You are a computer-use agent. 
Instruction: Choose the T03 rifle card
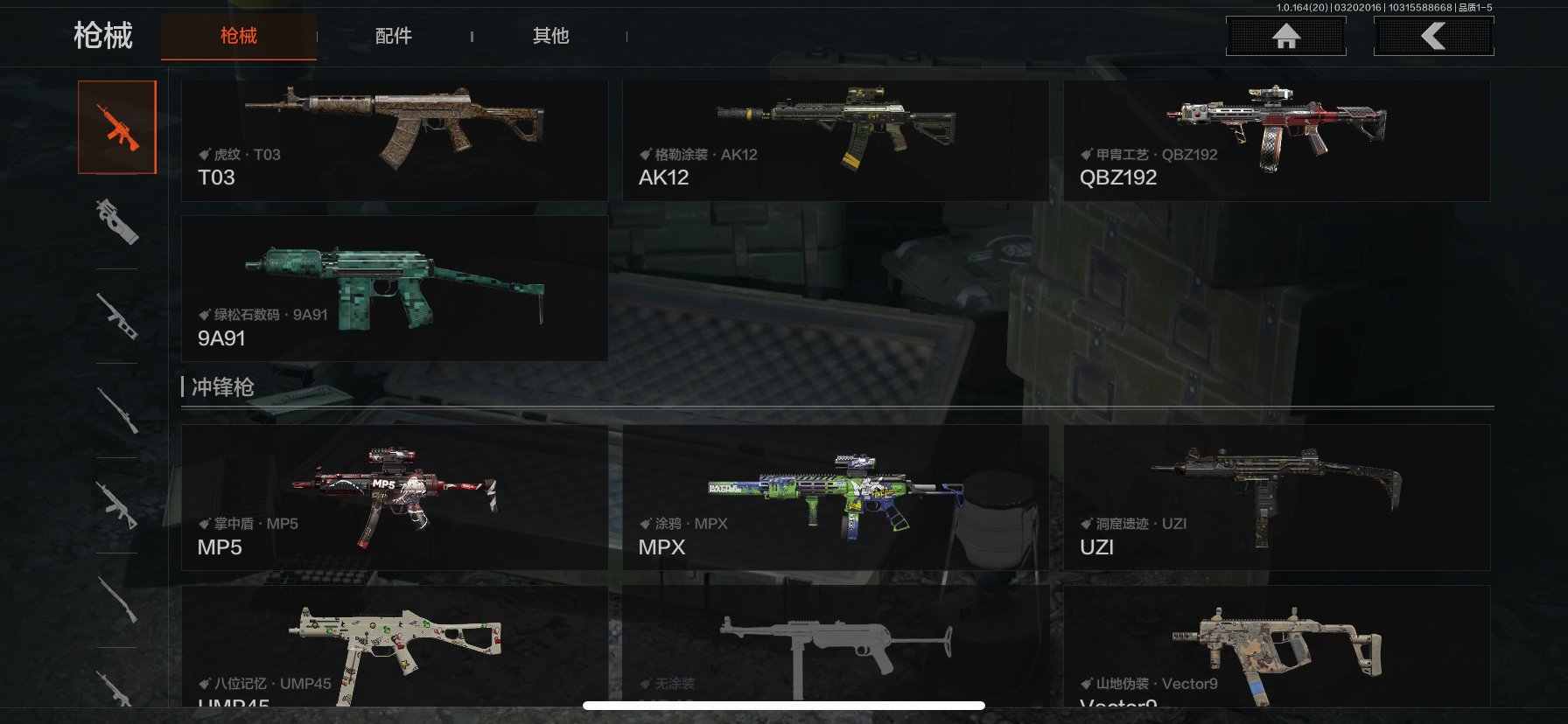(x=394, y=140)
